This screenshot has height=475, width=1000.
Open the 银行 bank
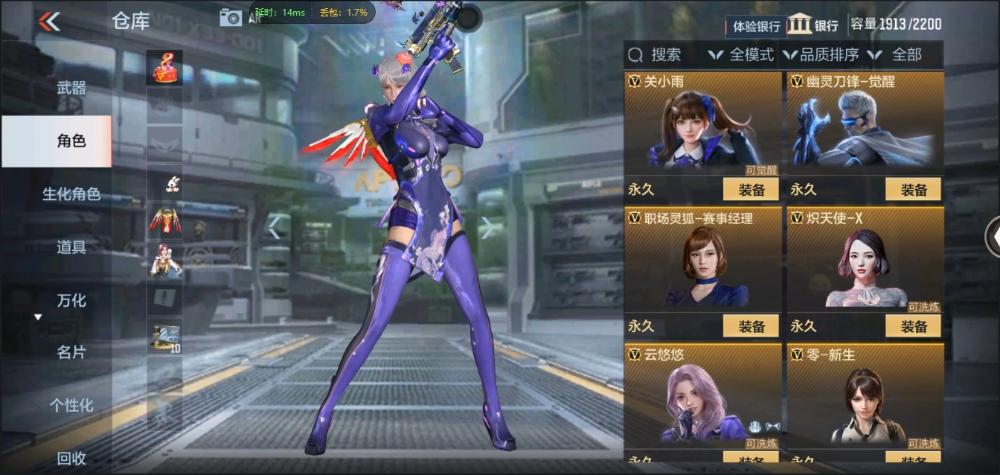[813, 25]
